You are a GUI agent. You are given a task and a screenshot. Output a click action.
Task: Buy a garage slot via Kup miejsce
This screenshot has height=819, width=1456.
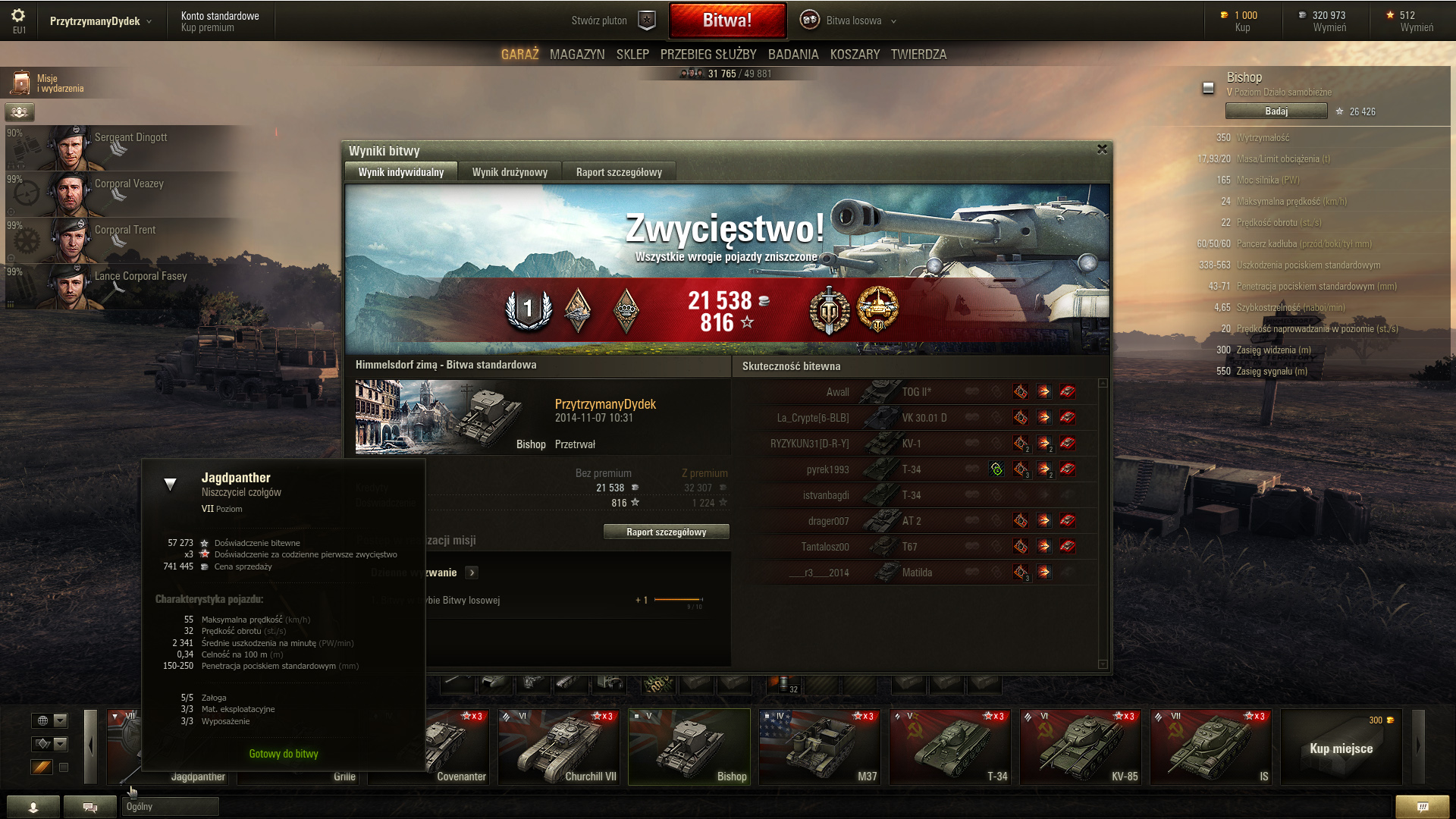[1341, 748]
